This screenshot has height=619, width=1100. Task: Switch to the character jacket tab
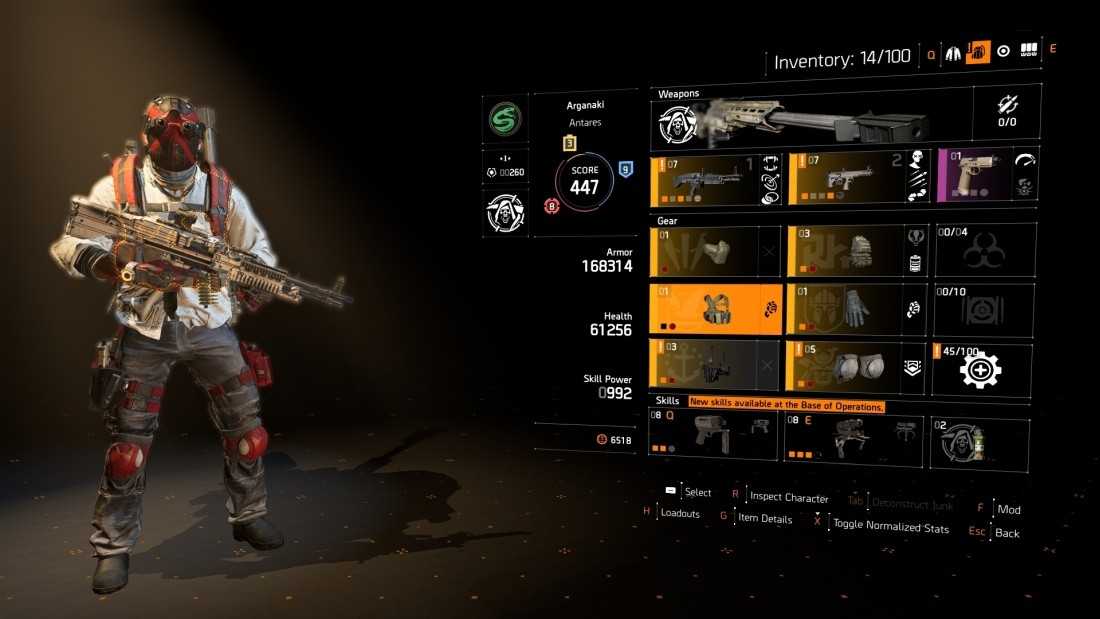[x=954, y=51]
